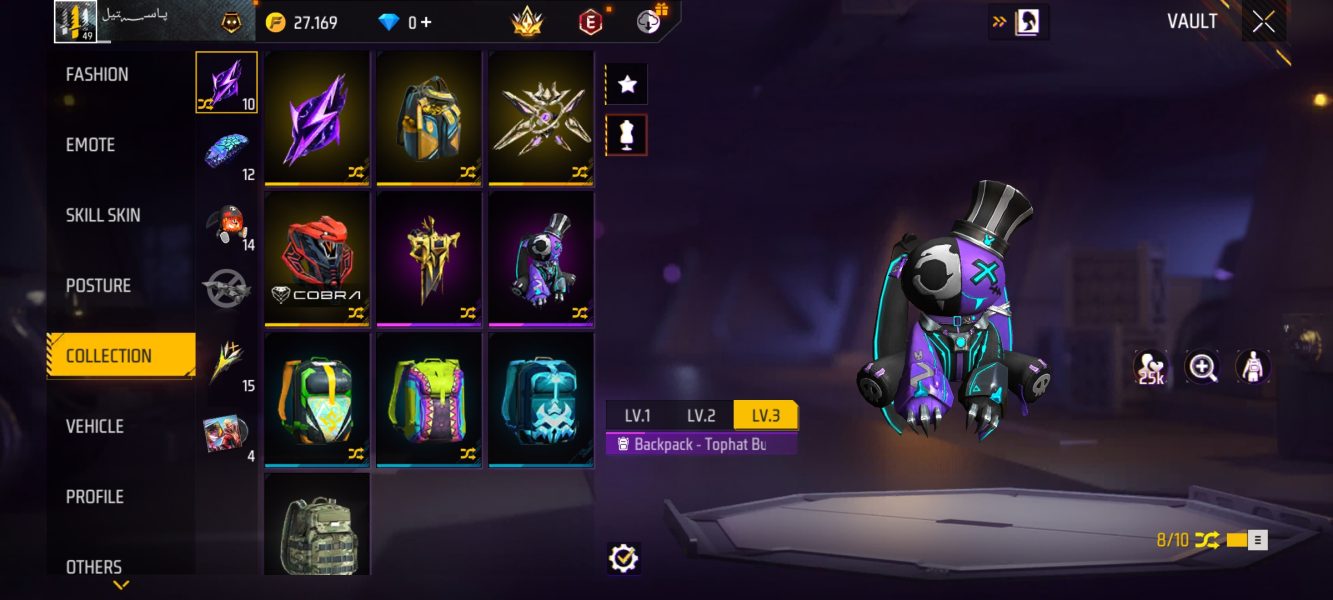Choose the camouflage military backpack
Screen dimensions: 1333x600
coord(317,525)
